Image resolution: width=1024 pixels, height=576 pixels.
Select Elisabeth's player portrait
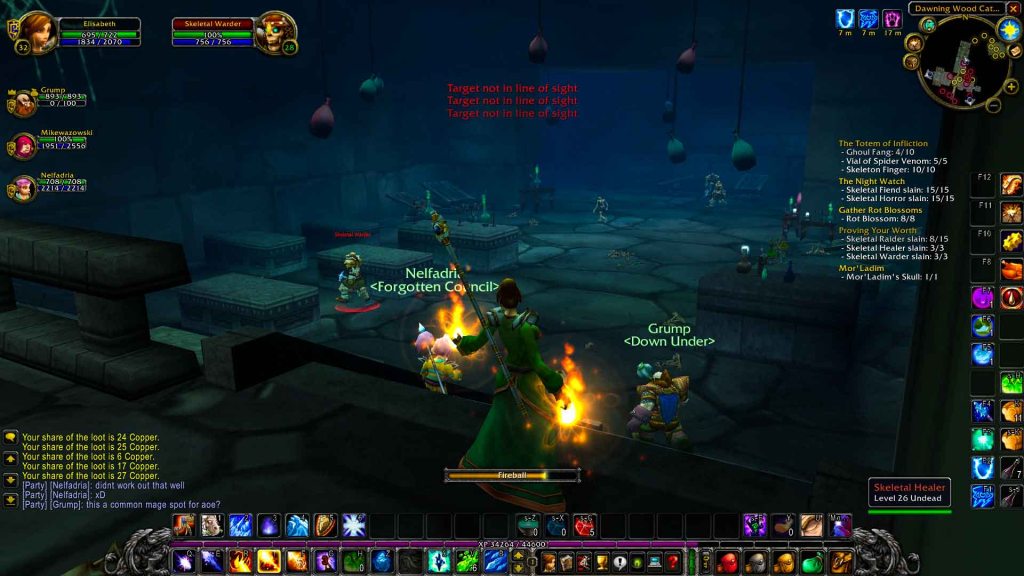[x=36, y=32]
